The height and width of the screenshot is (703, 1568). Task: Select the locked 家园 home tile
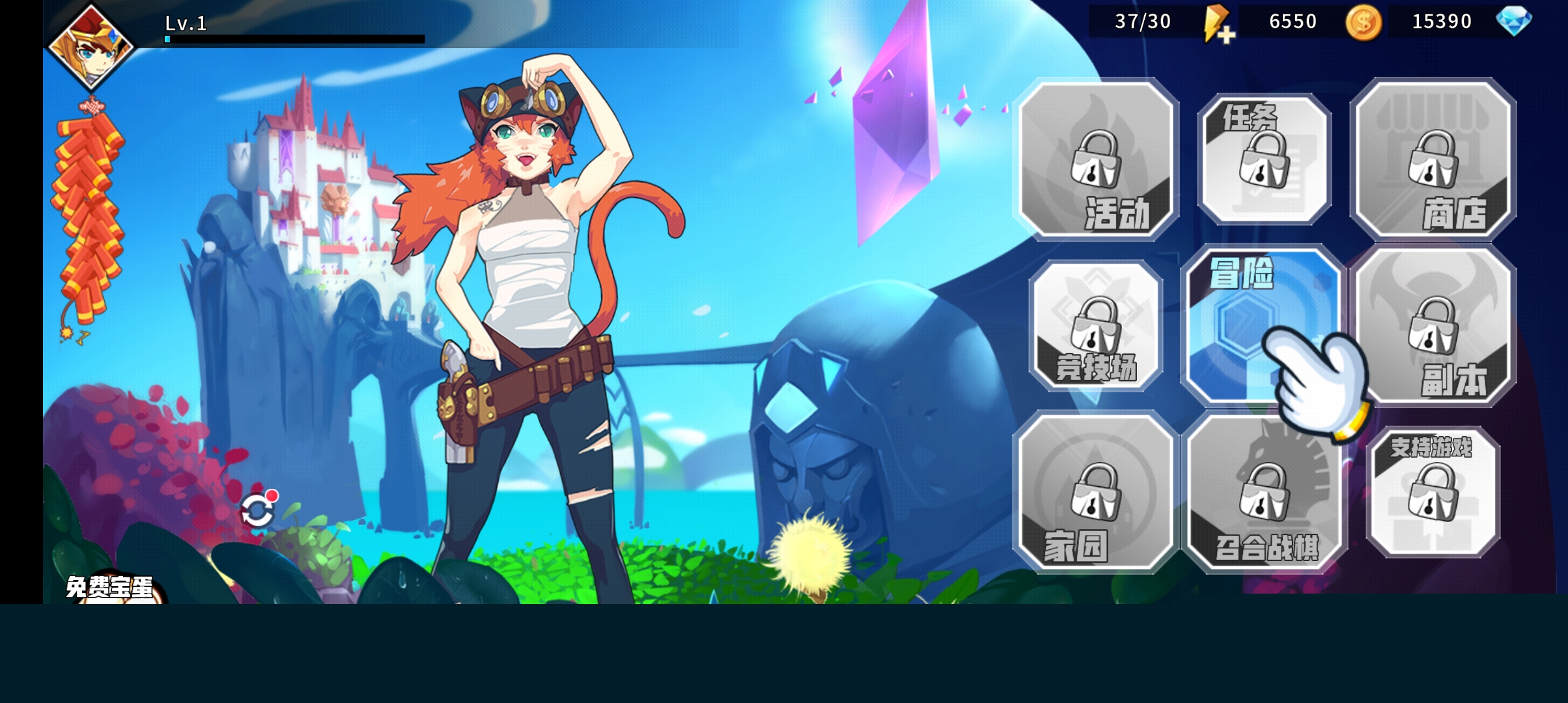tap(1097, 492)
